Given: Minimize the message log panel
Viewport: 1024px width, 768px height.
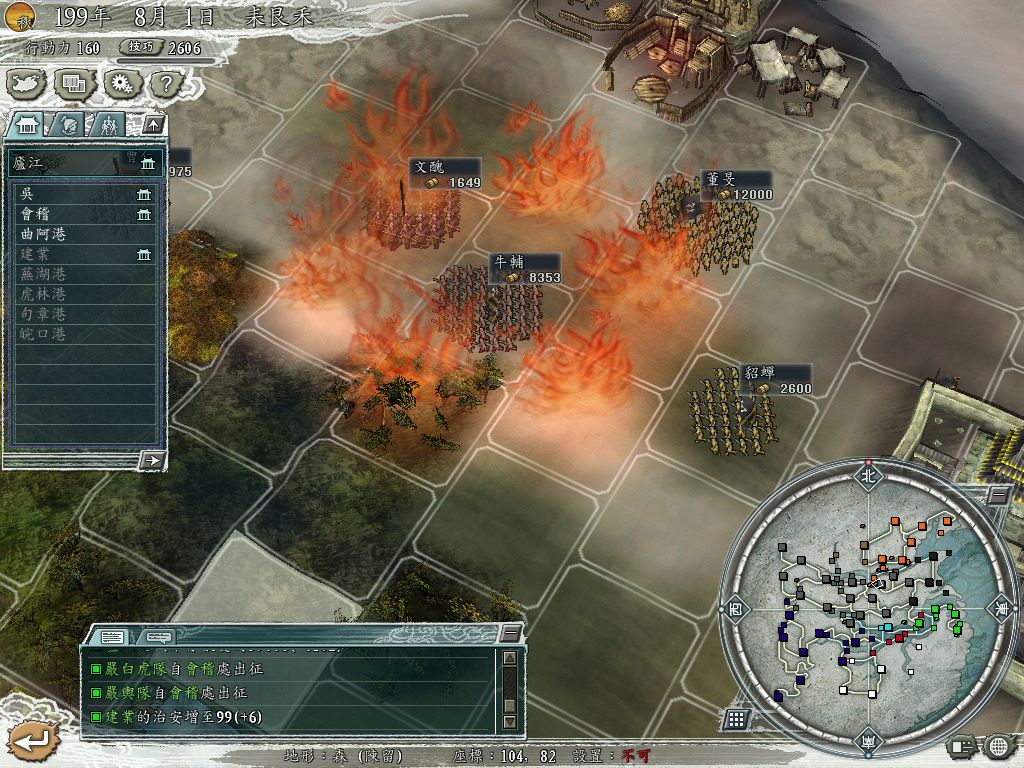Looking at the screenshot, I should pos(510,633).
